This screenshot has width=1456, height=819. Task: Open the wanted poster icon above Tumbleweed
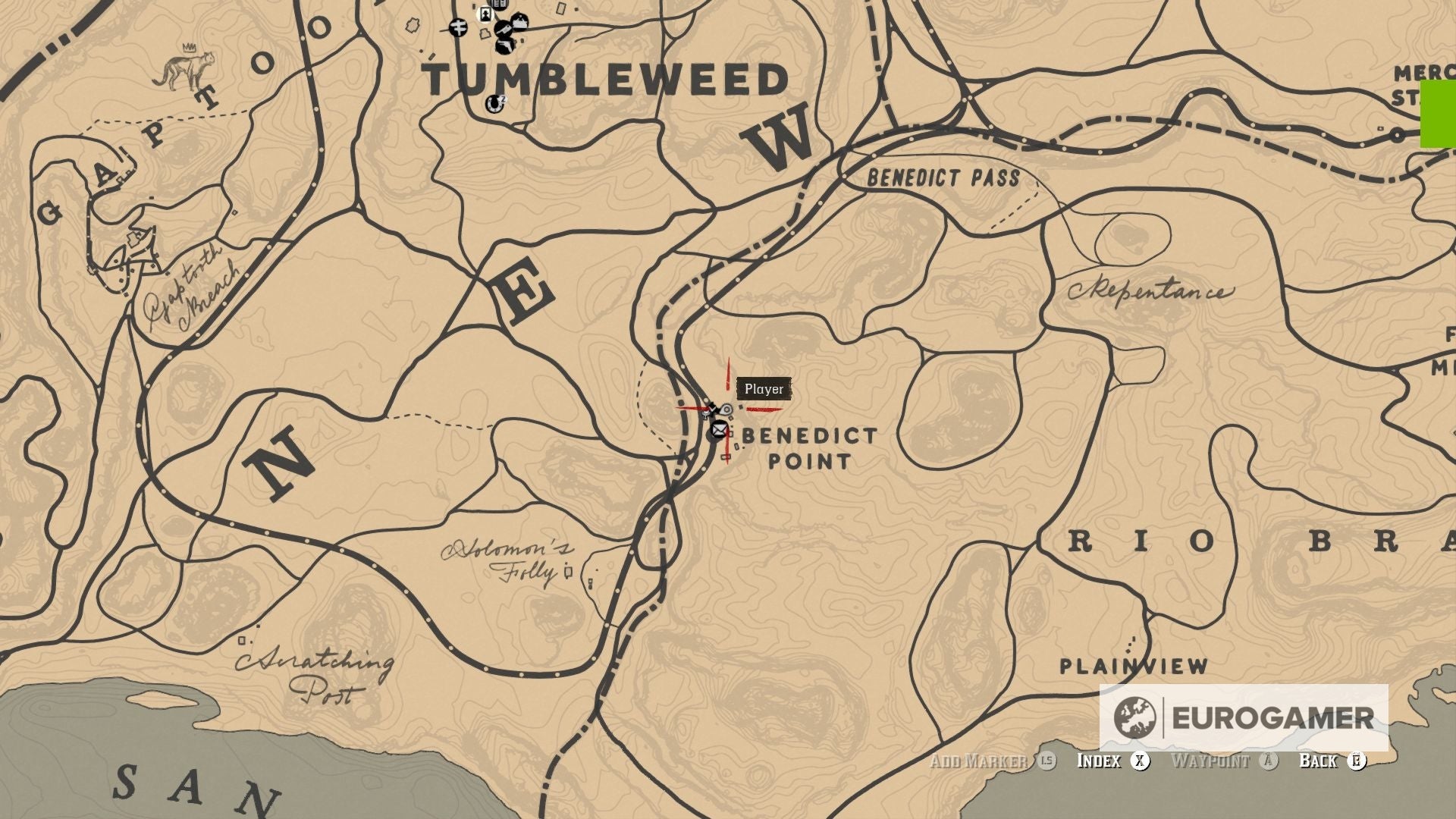tap(485, 14)
